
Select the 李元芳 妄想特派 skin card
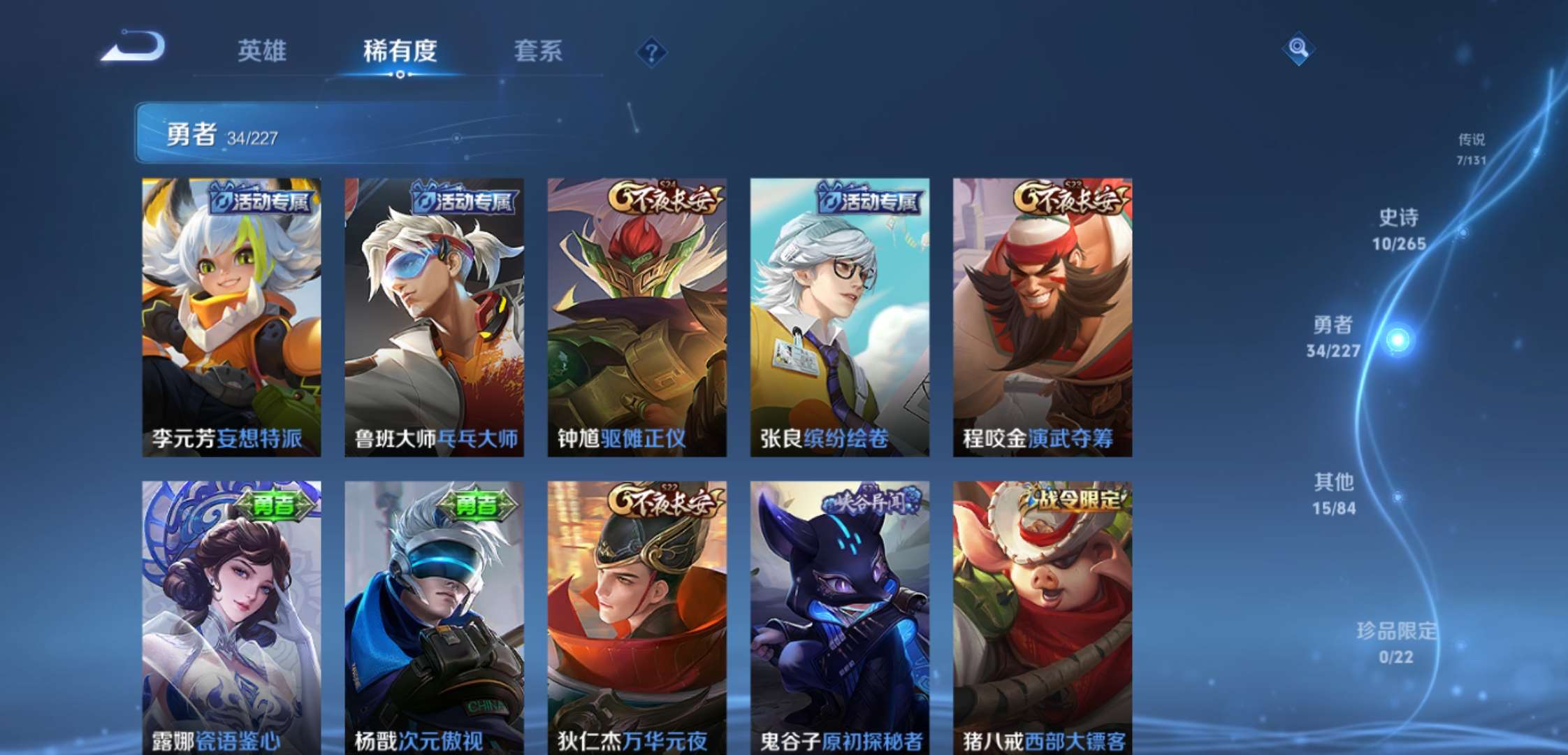(x=231, y=317)
